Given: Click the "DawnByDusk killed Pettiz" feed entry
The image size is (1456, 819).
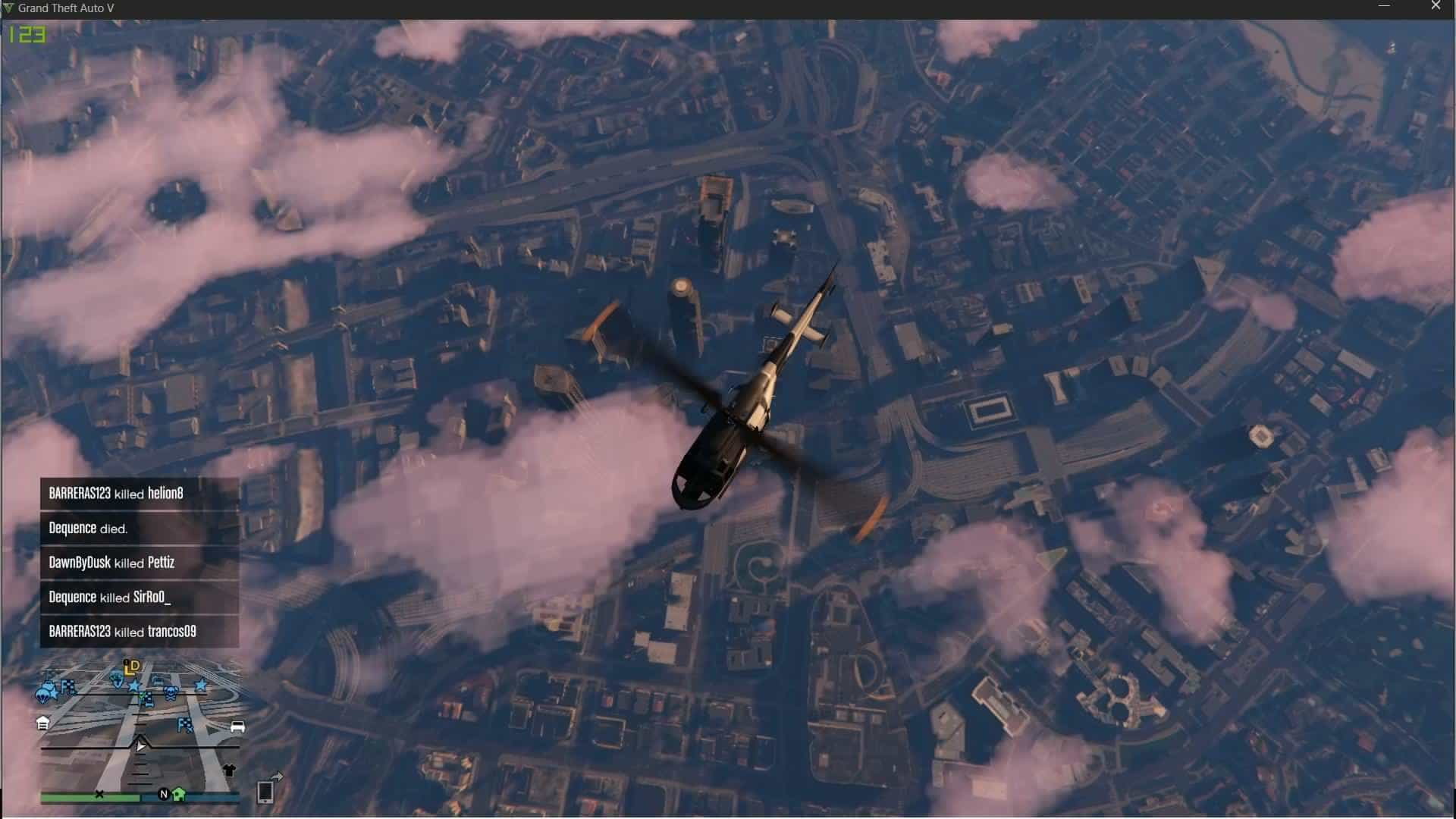Looking at the screenshot, I should pos(140,563).
